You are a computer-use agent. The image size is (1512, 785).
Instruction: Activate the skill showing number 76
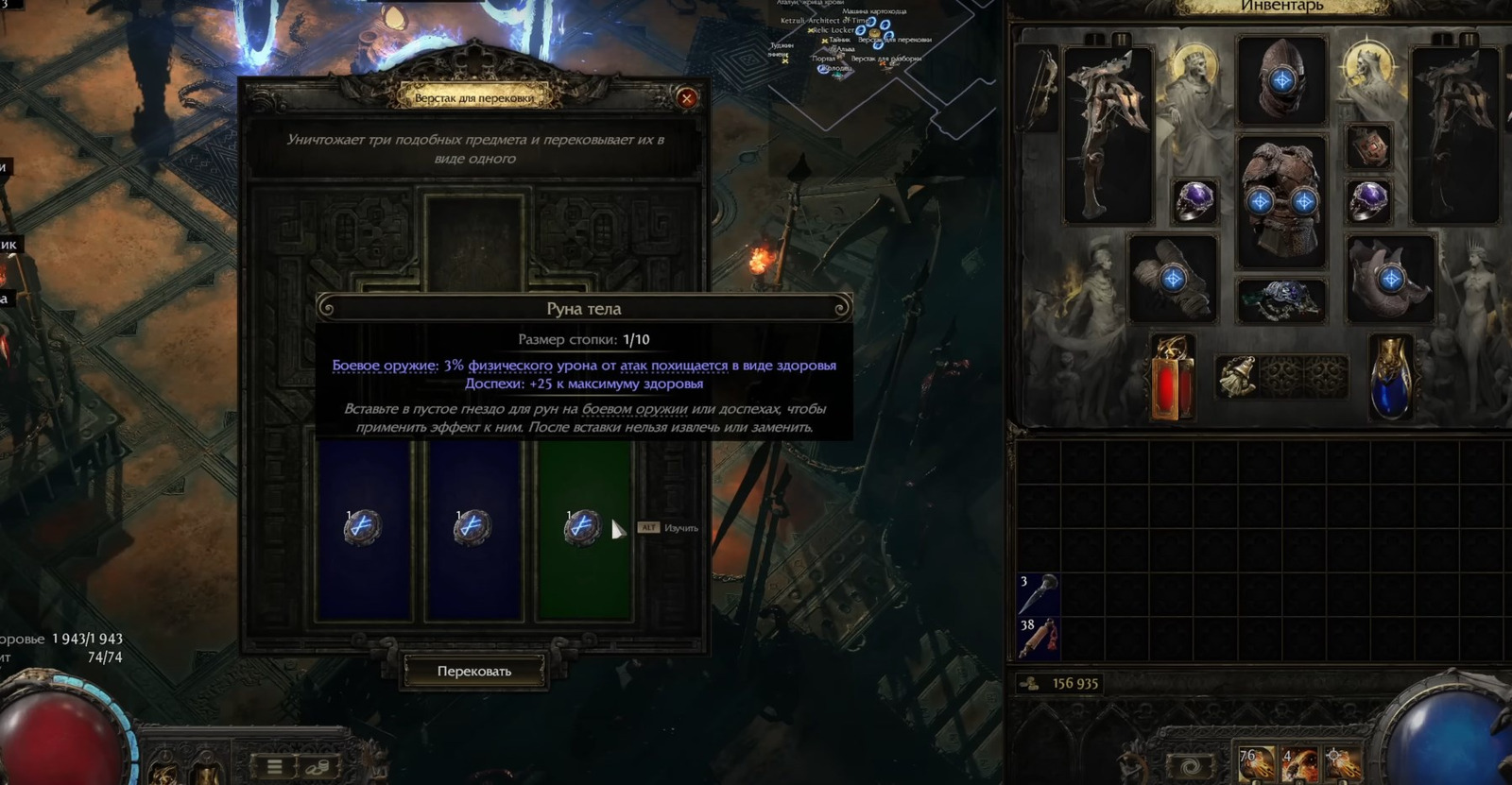pos(1256,764)
